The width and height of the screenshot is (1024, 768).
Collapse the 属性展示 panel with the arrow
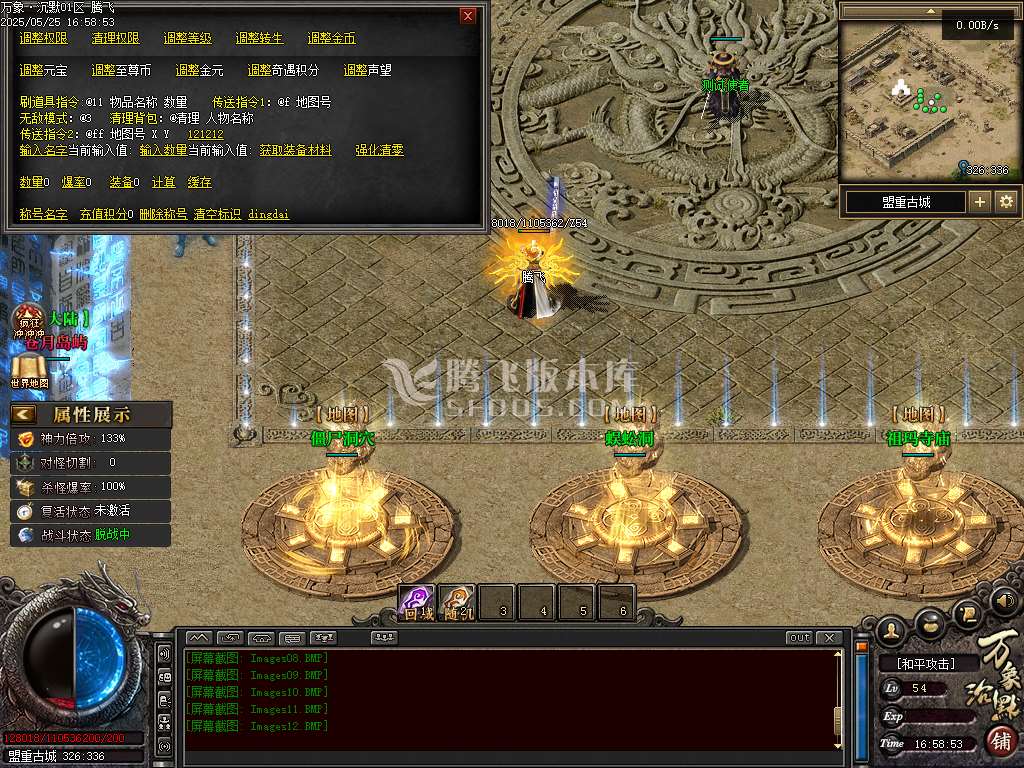(24, 414)
